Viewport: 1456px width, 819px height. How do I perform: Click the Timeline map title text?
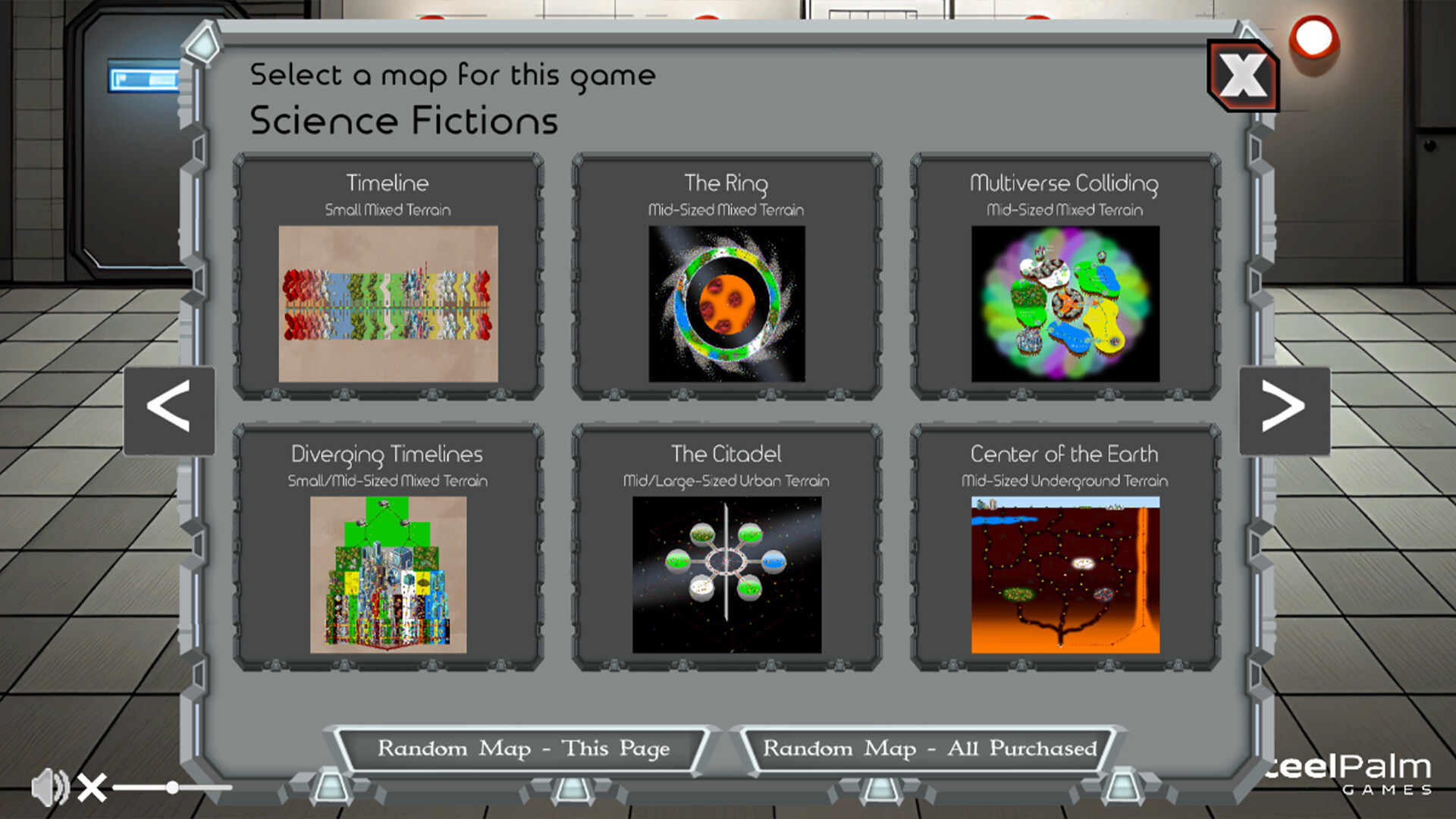pyautogui.click(x=387, y=183)
